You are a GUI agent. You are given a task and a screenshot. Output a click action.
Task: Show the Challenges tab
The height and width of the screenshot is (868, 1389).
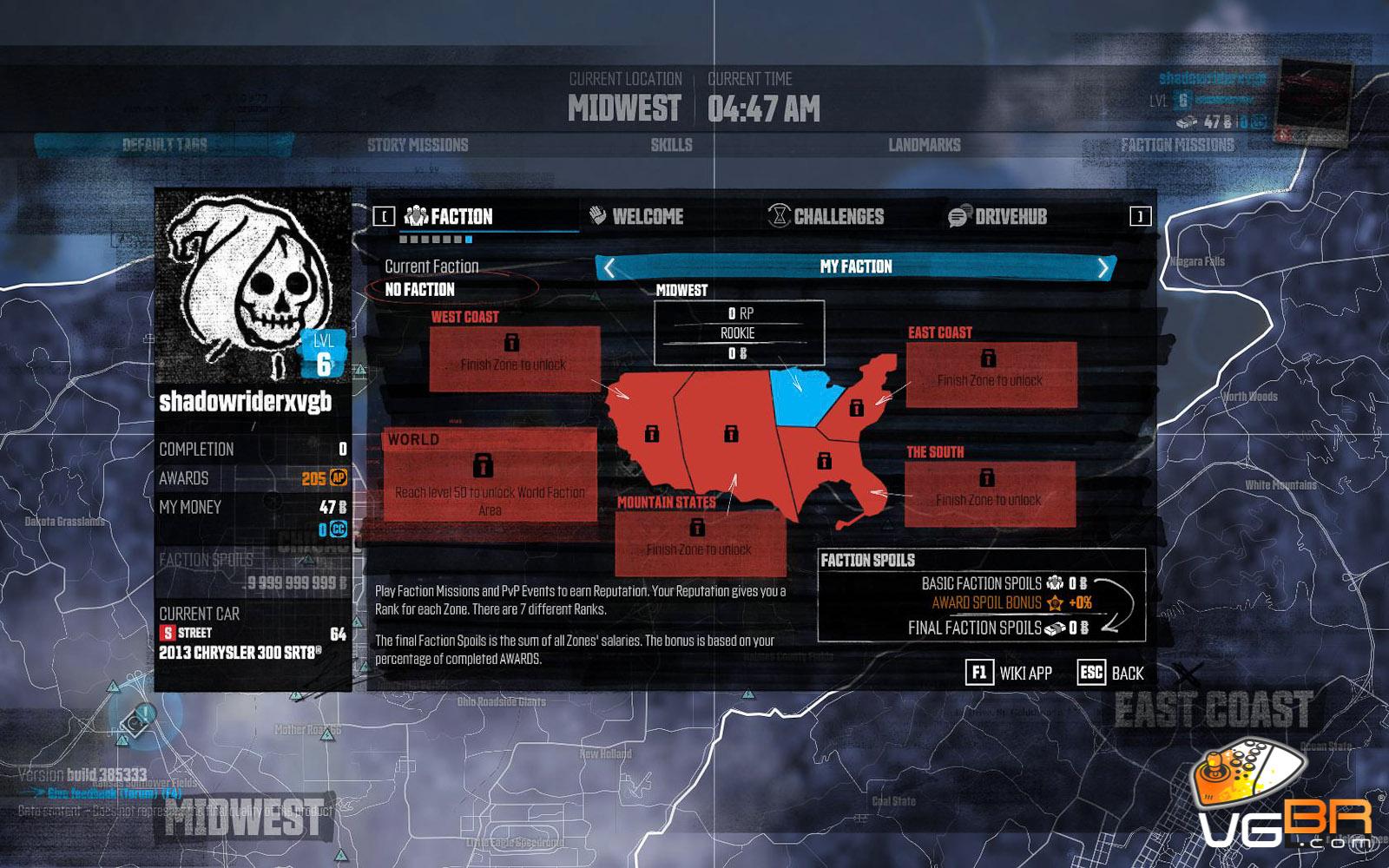click(826, 216)
